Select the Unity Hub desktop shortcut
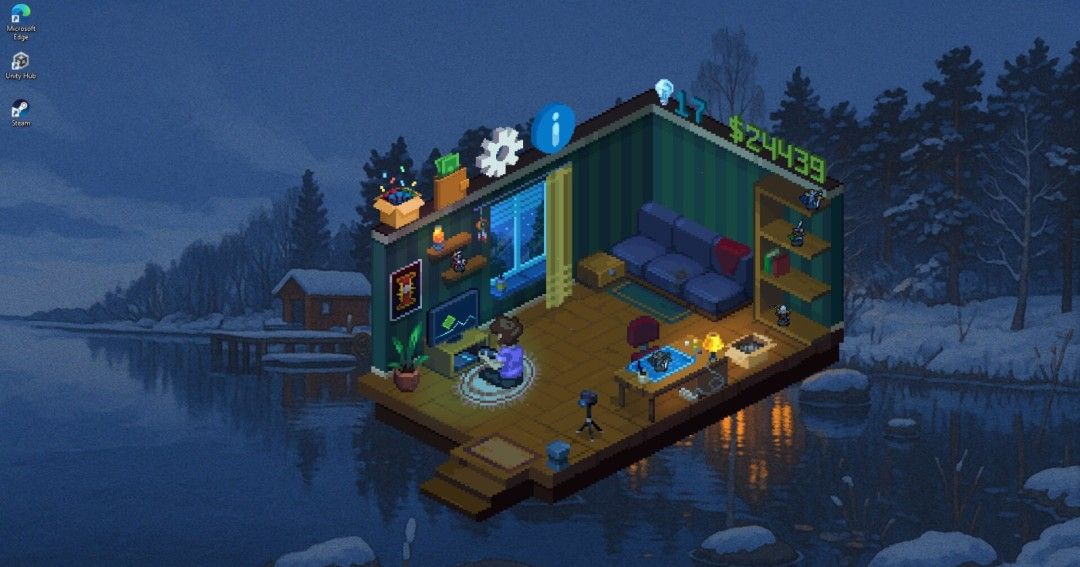This screenshot has height=567, width=1080. [20, 64]
